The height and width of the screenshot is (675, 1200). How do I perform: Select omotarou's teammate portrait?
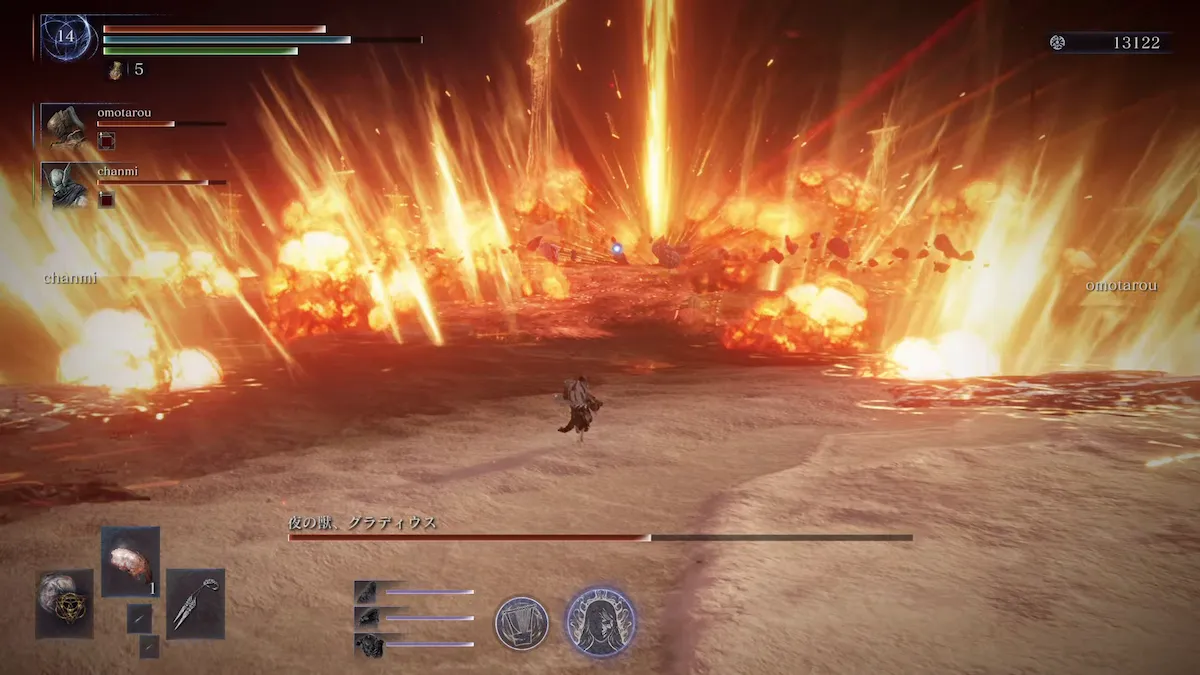68,126
